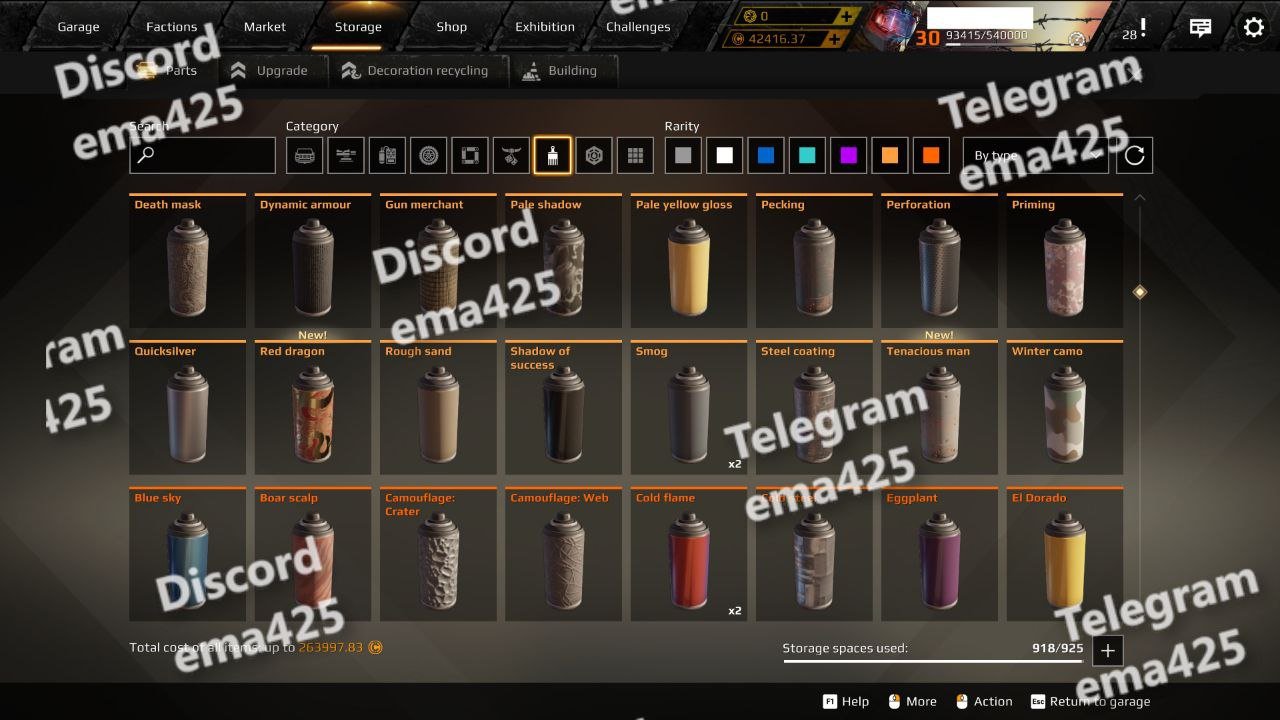This screenshot has width=1280, height=720.
Task: Open the Garage menu
Action: point(78,27)
